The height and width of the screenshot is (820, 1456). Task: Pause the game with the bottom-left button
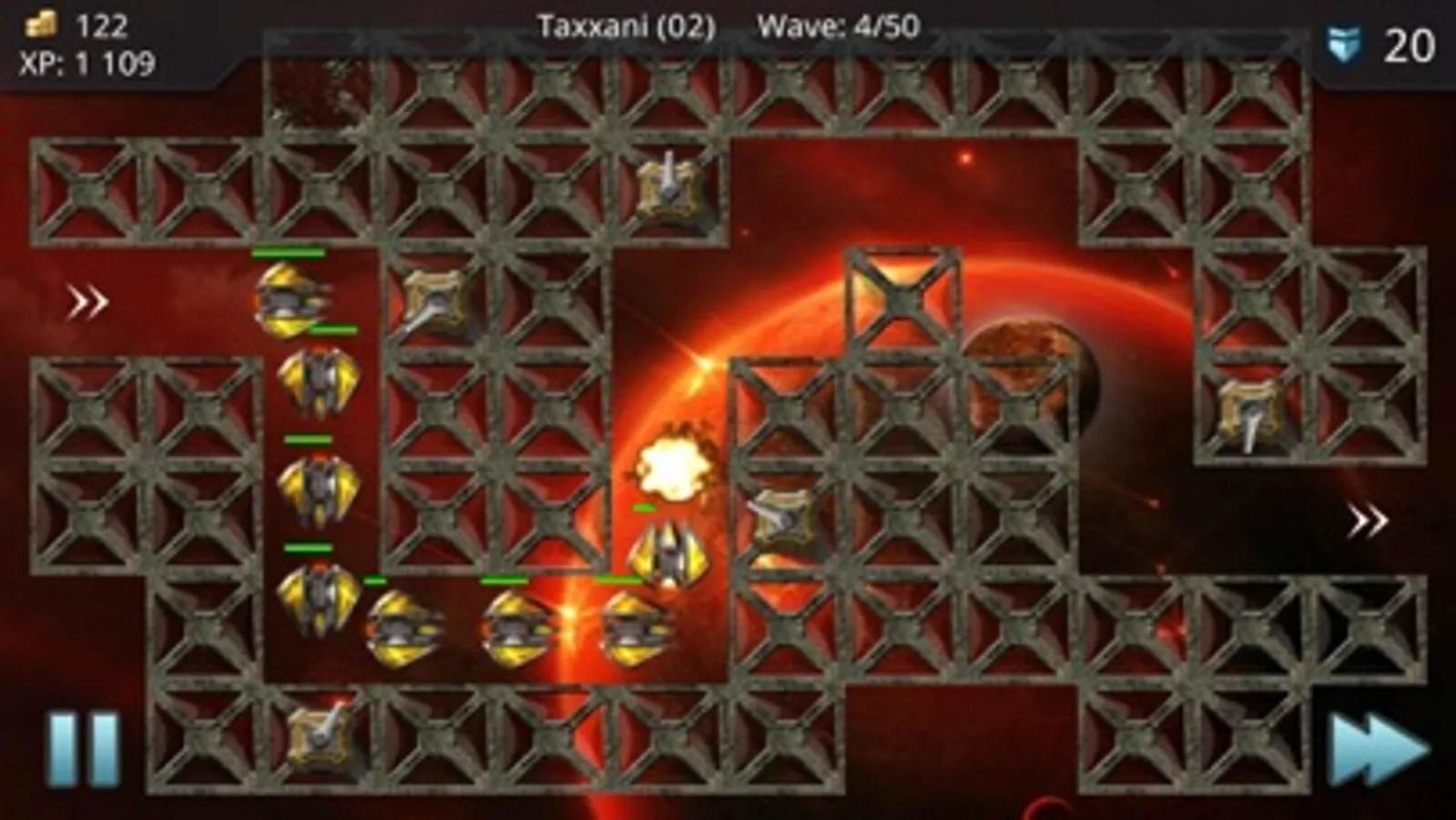(x=82, y=749)
